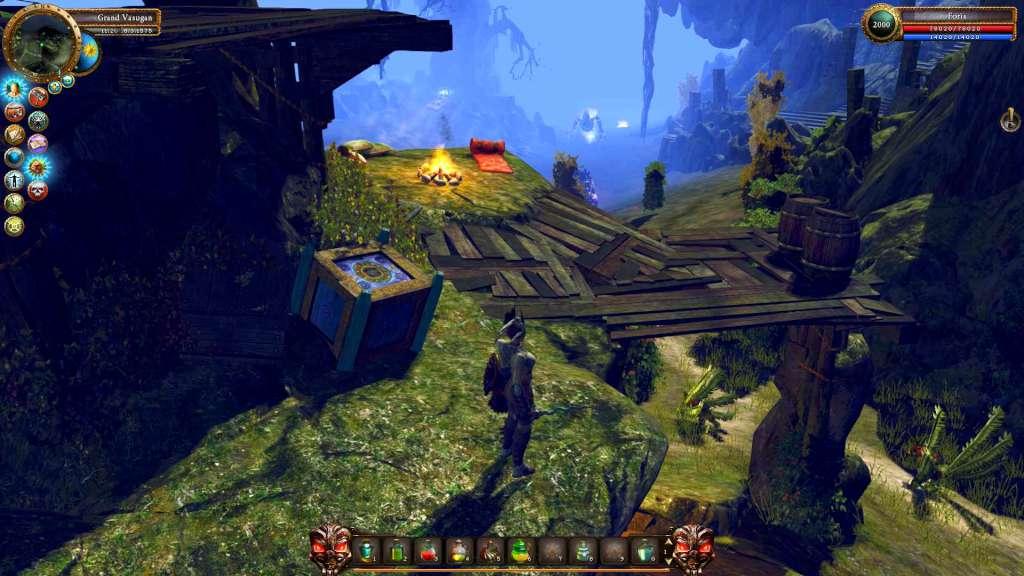Viewport: 1024px width, 576px height.
Task: Use the yellow flask in slot 4
Action: point(459,550)
